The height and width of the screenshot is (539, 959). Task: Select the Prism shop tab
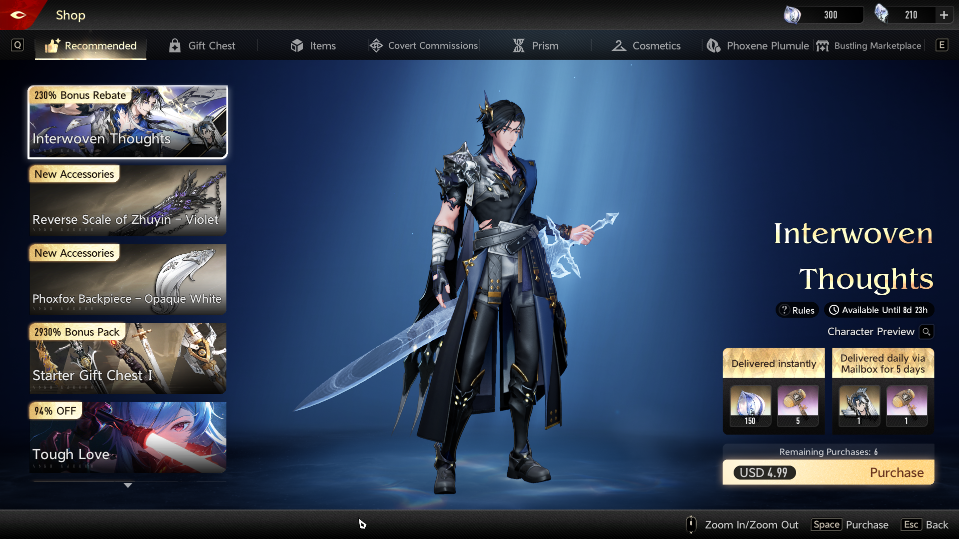(536, 46)
